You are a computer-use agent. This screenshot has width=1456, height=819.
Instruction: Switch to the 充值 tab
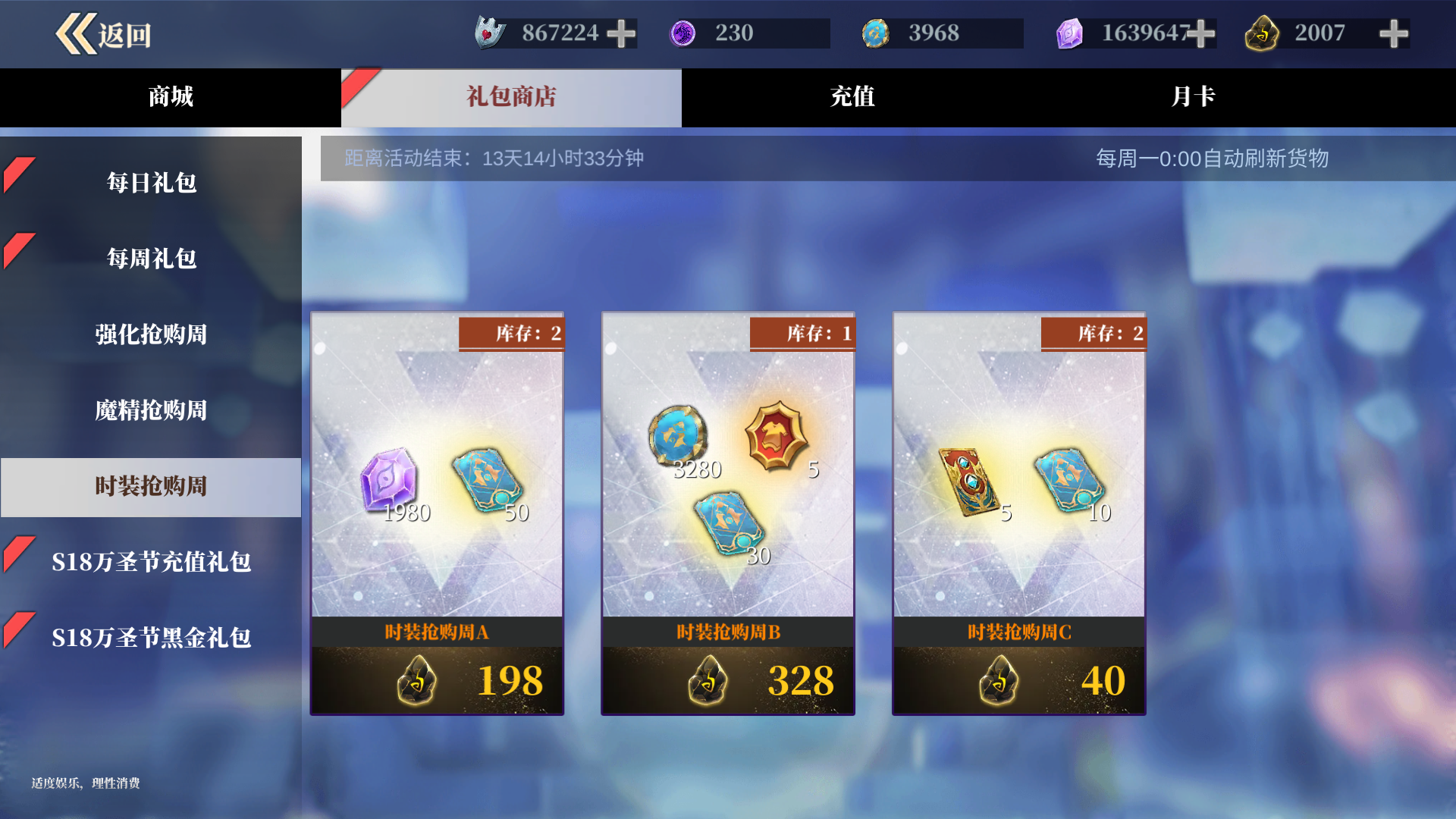852,97
